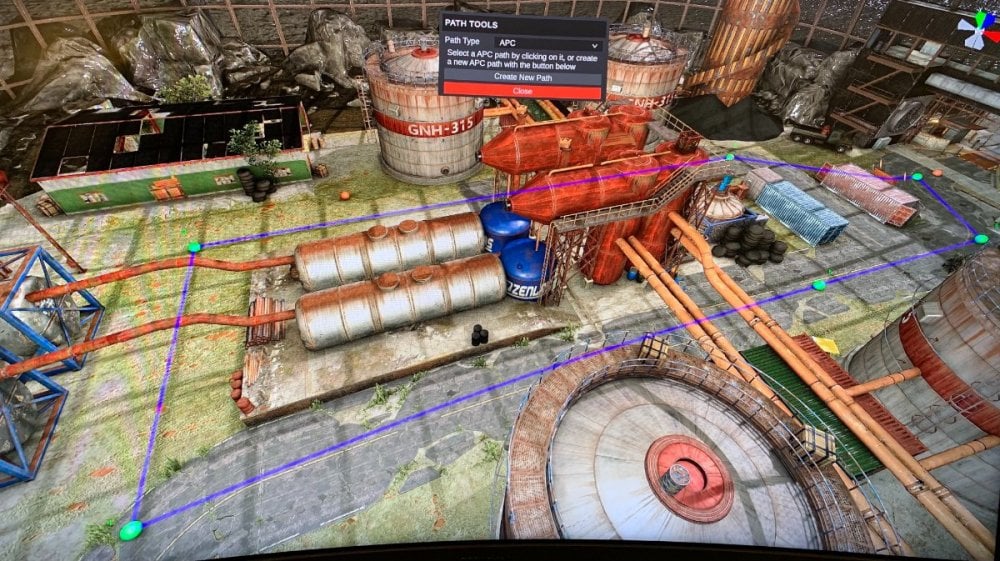Close the Path Tools panel
Viewport: 1000px width, 561px height.
(522, 91)
